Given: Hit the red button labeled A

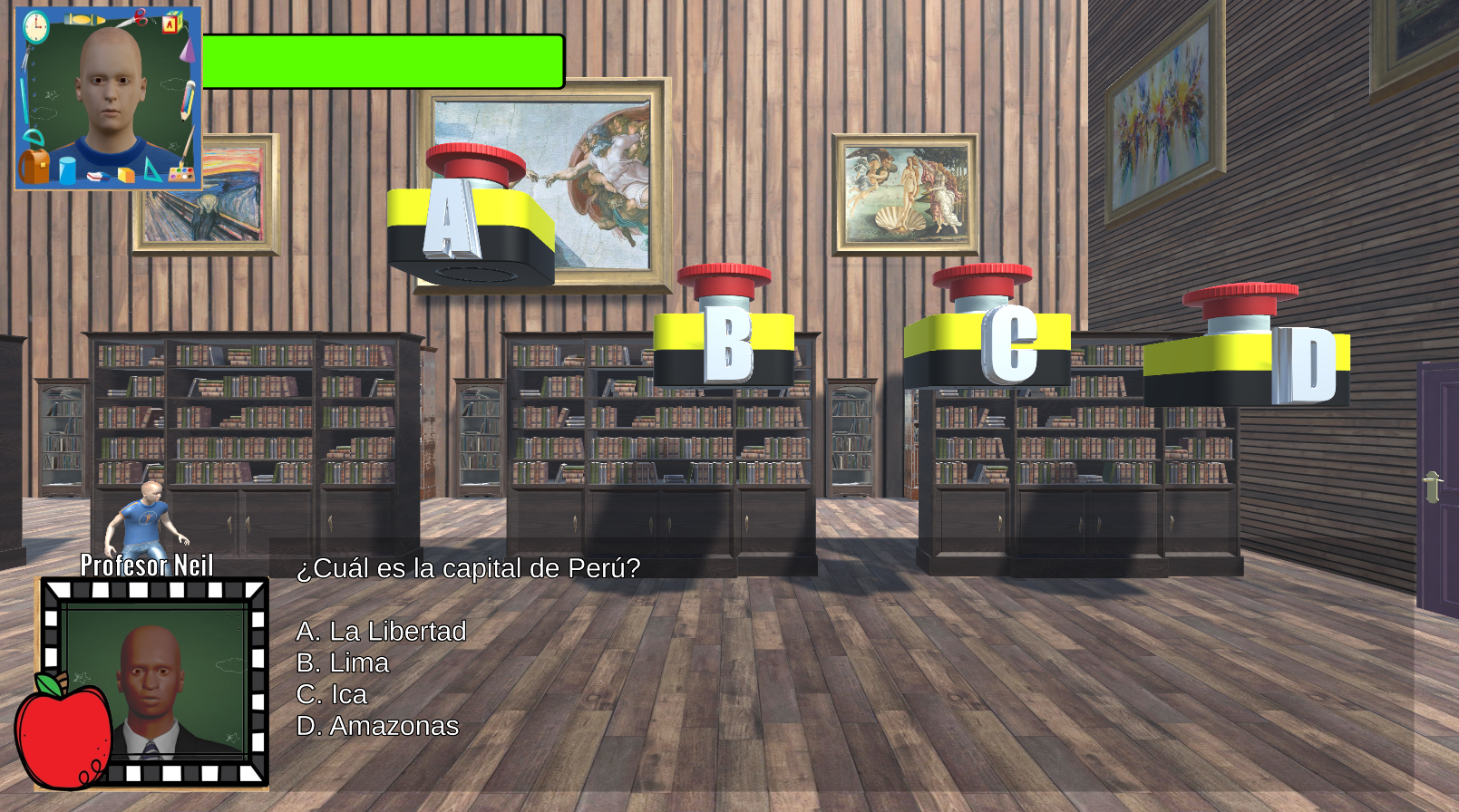Looking at the screenshot, I should [475, 163].
